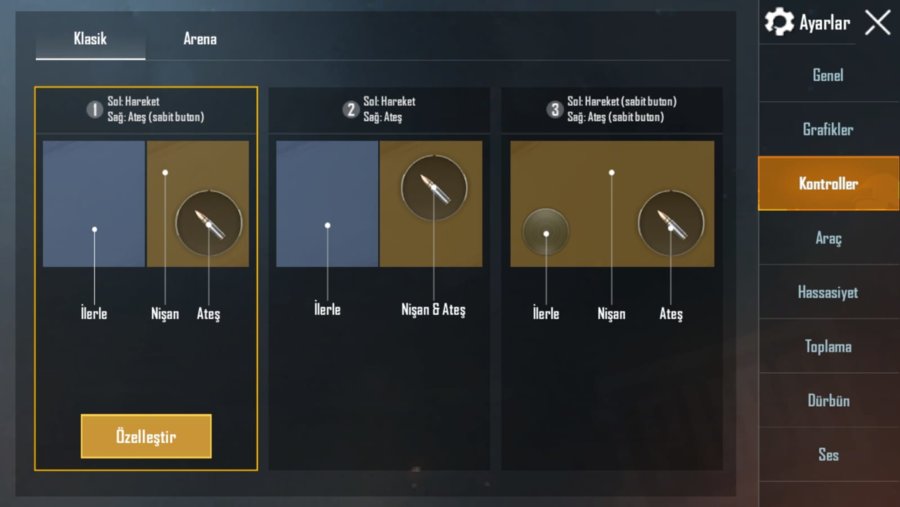
Task: Show Hassasiyet sensitivity settings
Action: point(828,293)
